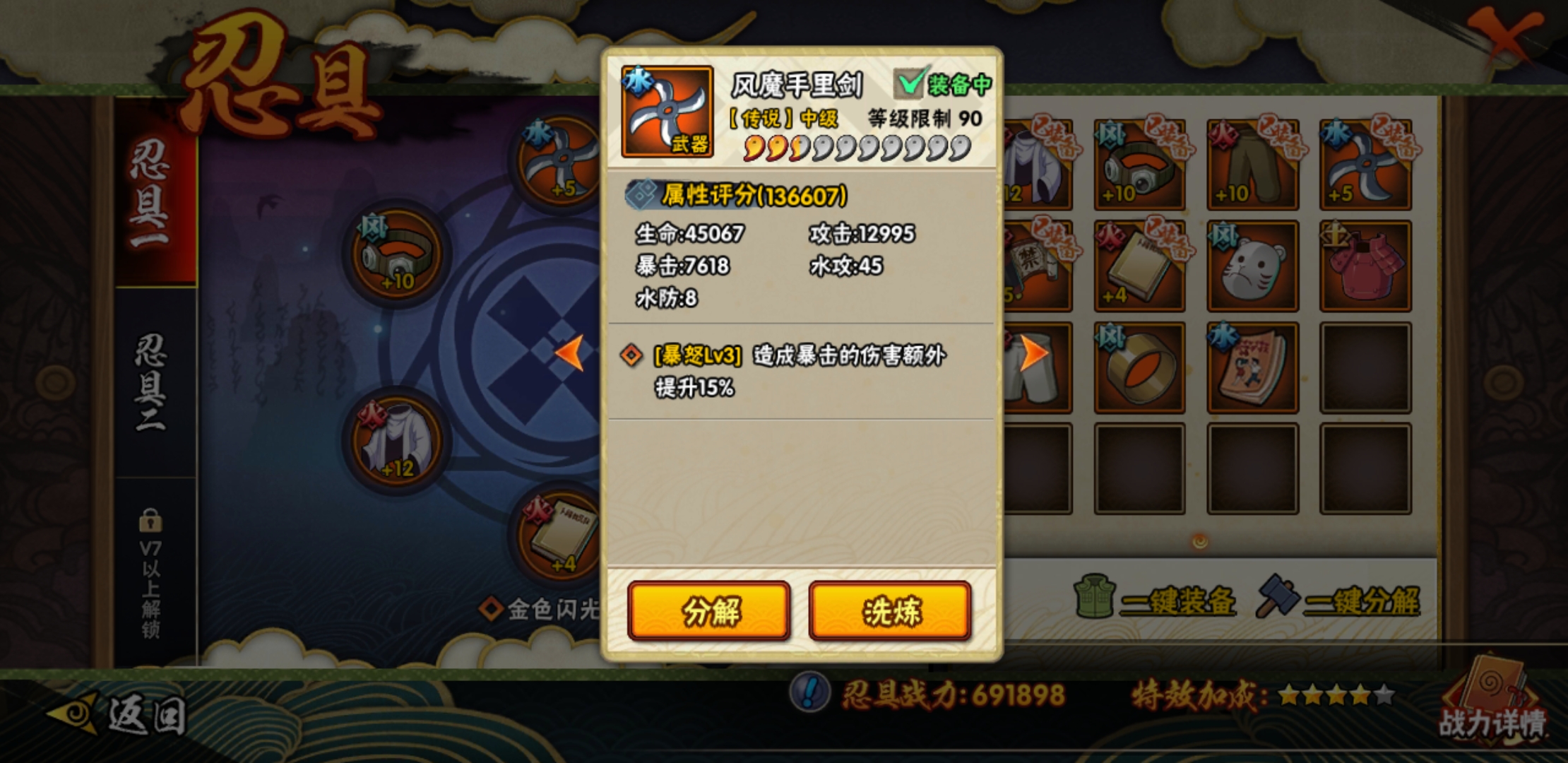Choose the +10 brown pants in inventory
Viewport: 1568px width, 763px height.
(x=1252, y=165)
